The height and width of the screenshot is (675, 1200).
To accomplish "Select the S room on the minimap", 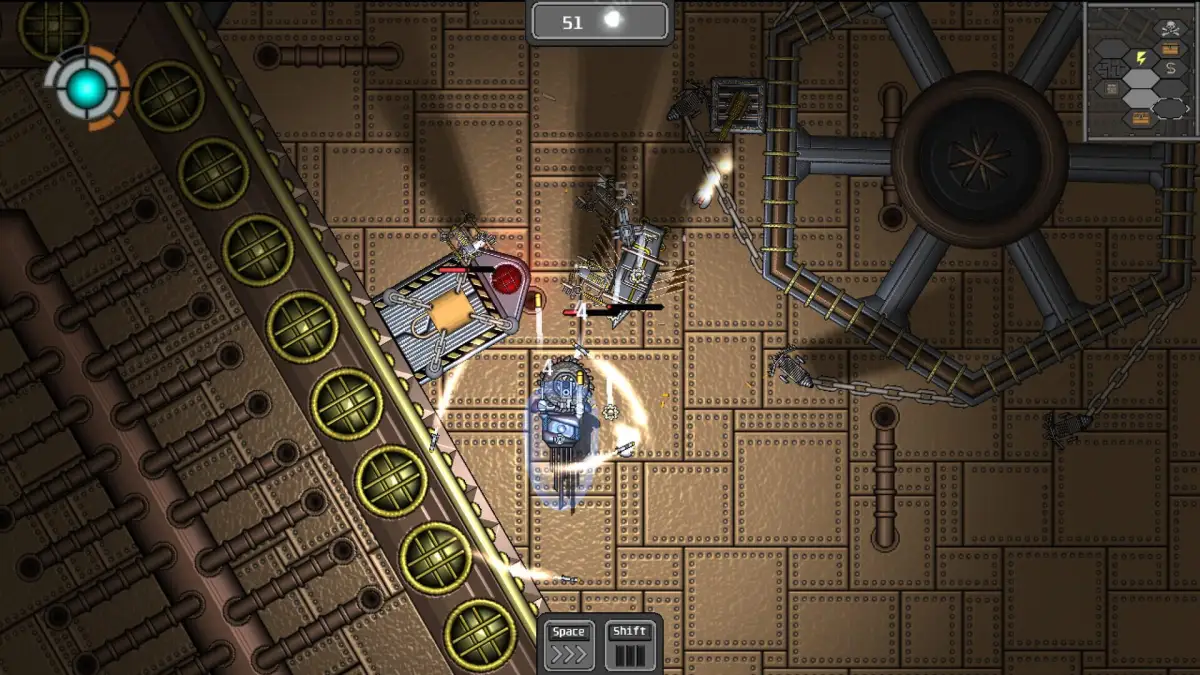I will [x=1170, y=69].
